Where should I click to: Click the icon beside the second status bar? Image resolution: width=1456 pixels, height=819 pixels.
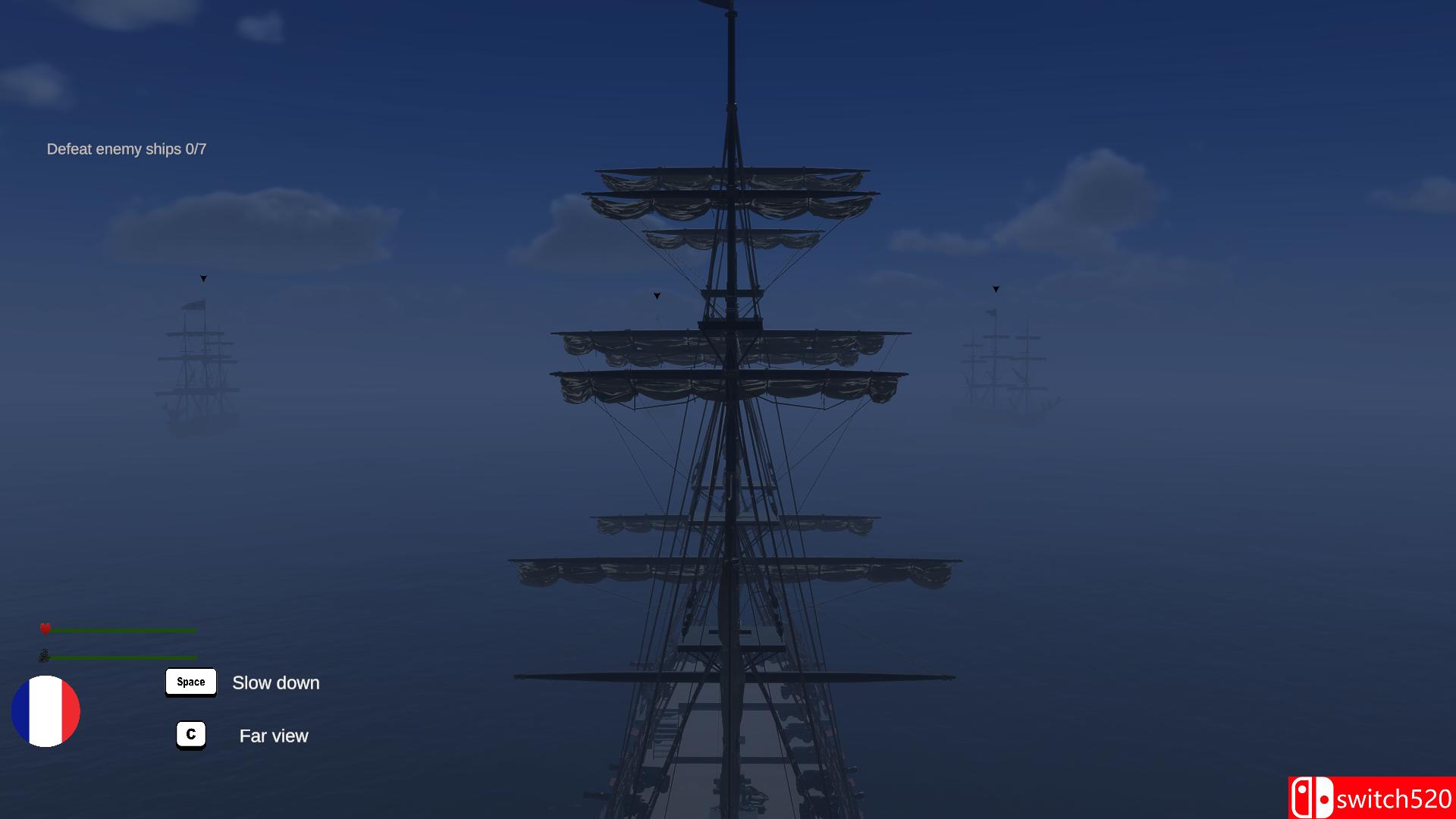pos(45,655)
